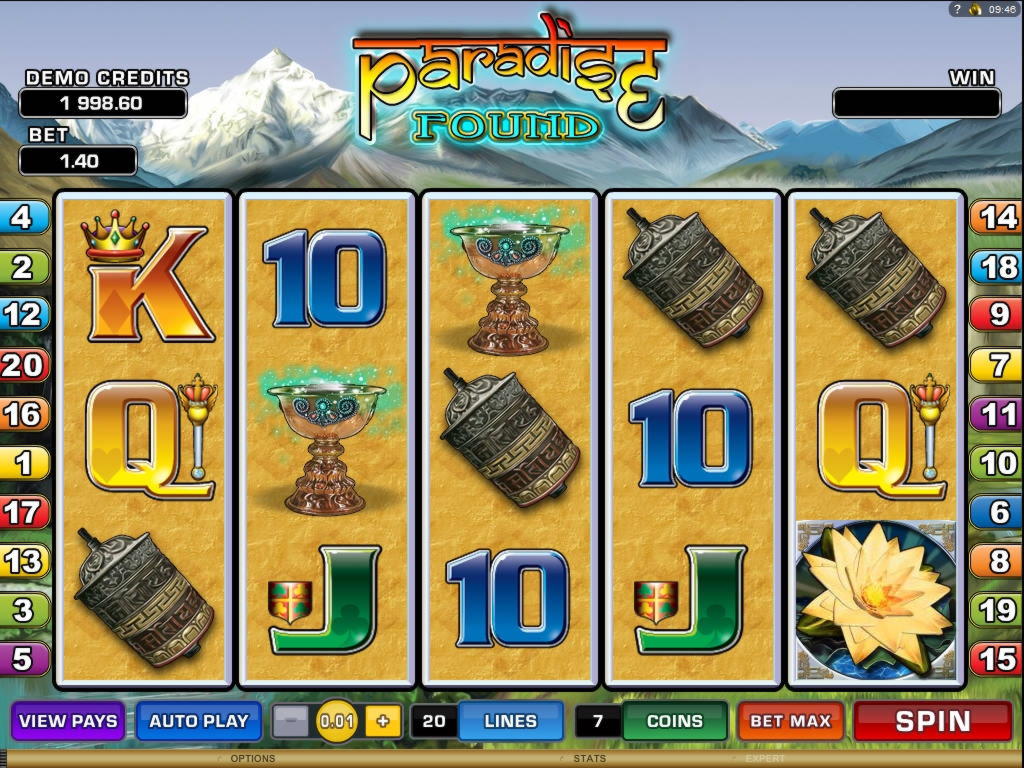This screenshot has height=768, width=1024.
Task: Open the OPTIONS panel
Action: pos(252,759)
